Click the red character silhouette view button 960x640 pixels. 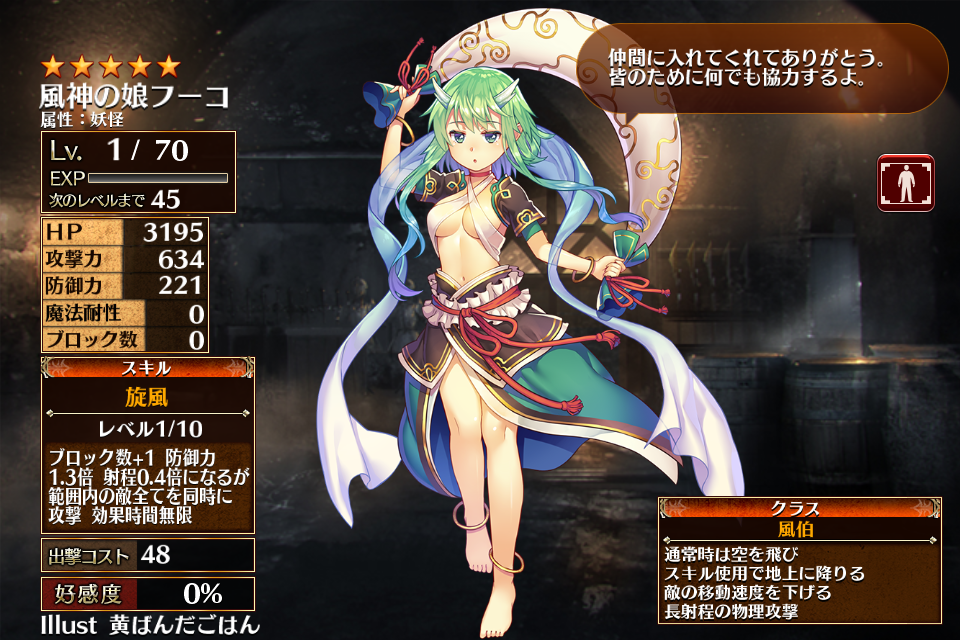pyautogui.click(x=906, y=183)
